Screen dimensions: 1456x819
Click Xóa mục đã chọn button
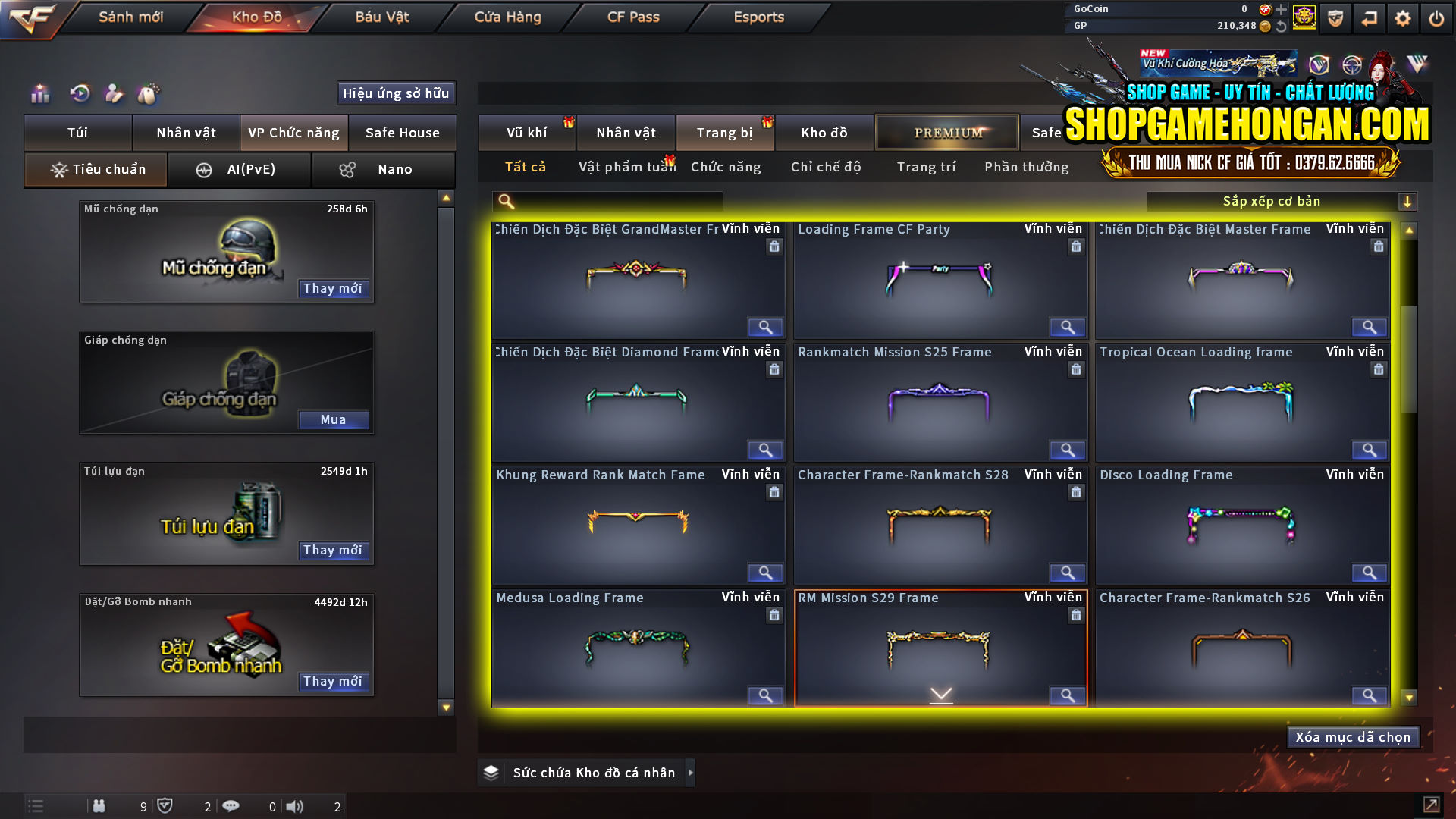tap(1353, 736)
